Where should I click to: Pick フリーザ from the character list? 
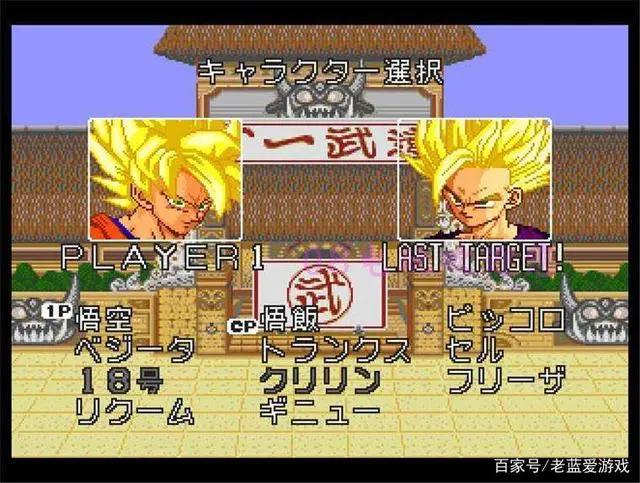pyautogui.click(x=505, y=380)
